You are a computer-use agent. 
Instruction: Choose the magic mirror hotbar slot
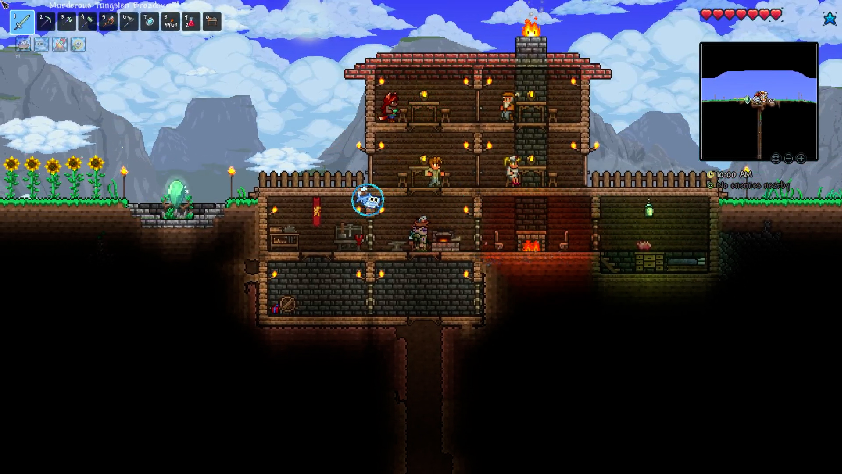[150, 21]
